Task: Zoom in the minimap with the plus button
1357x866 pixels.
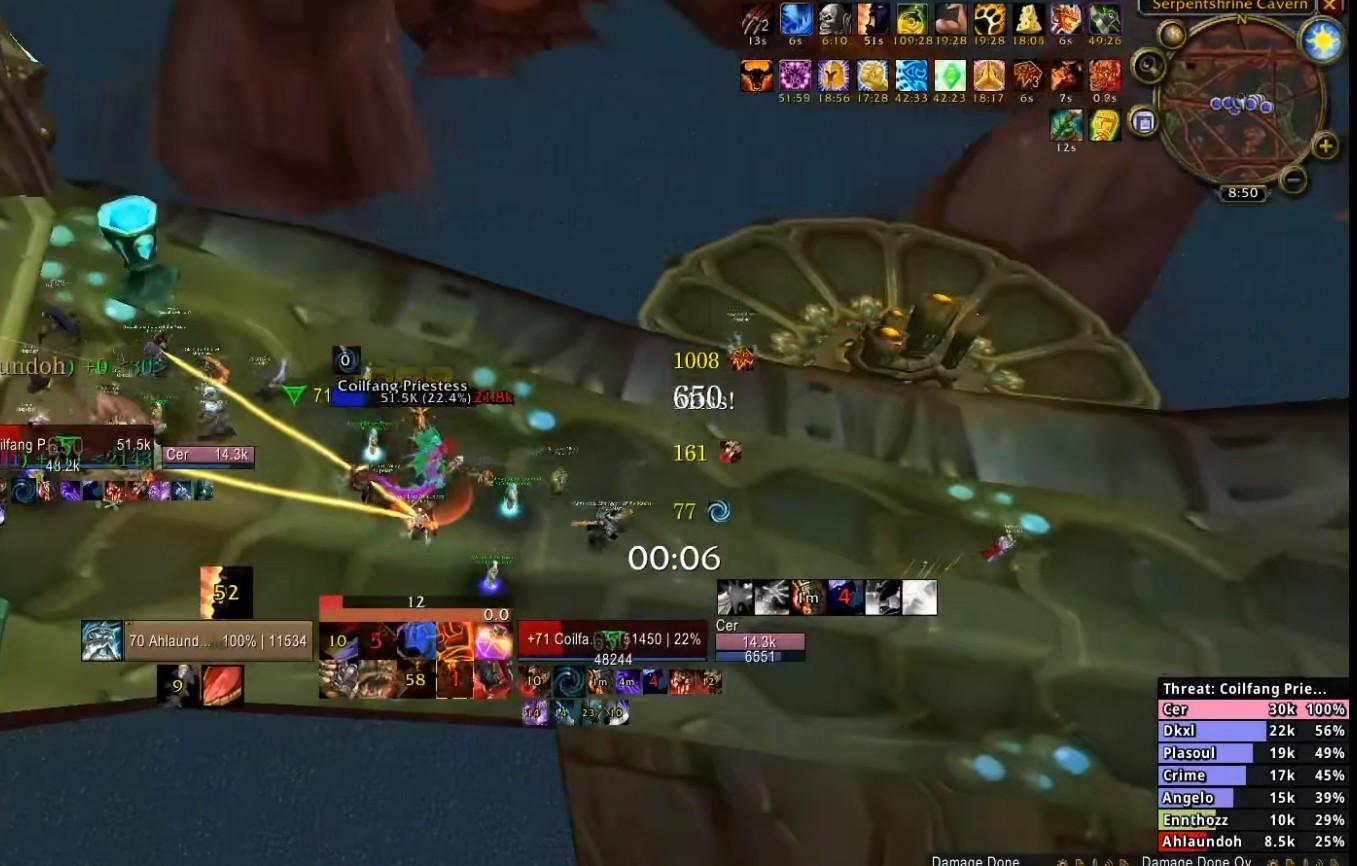Action: coord(1325,147)
